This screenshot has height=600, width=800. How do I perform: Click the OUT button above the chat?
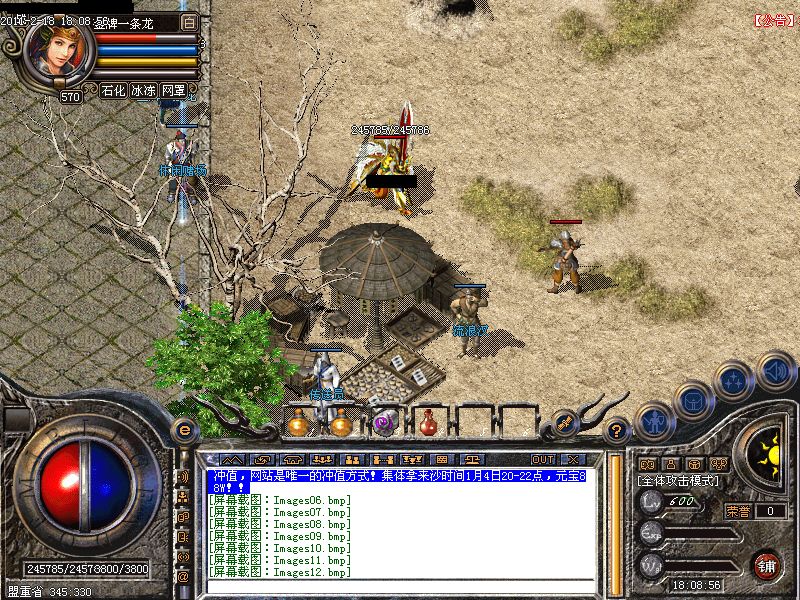(x=542, y=460)
